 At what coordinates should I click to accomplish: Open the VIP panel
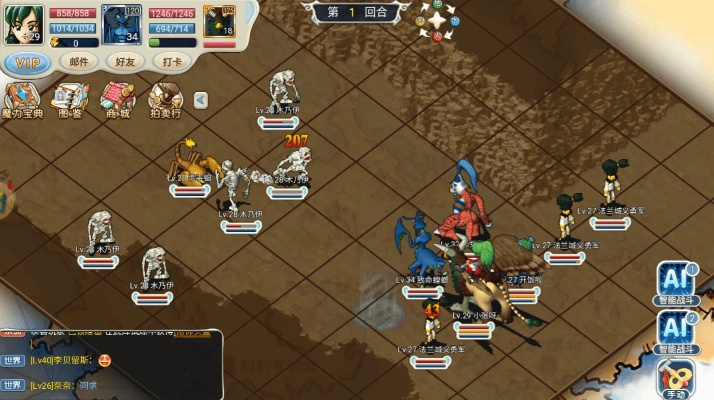tap(29, 61)
